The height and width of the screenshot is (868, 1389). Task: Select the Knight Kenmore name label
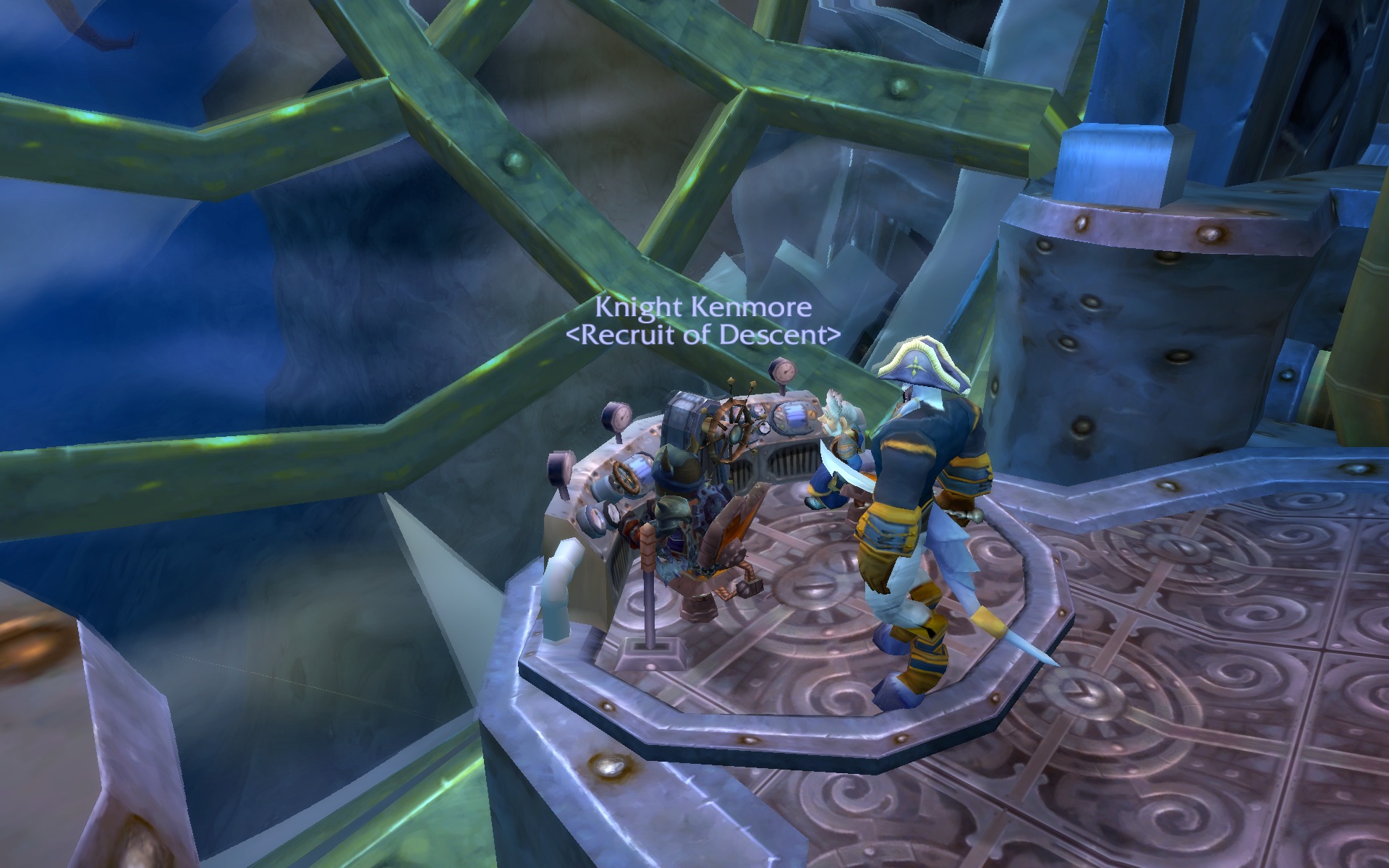[x=703, y=308]
